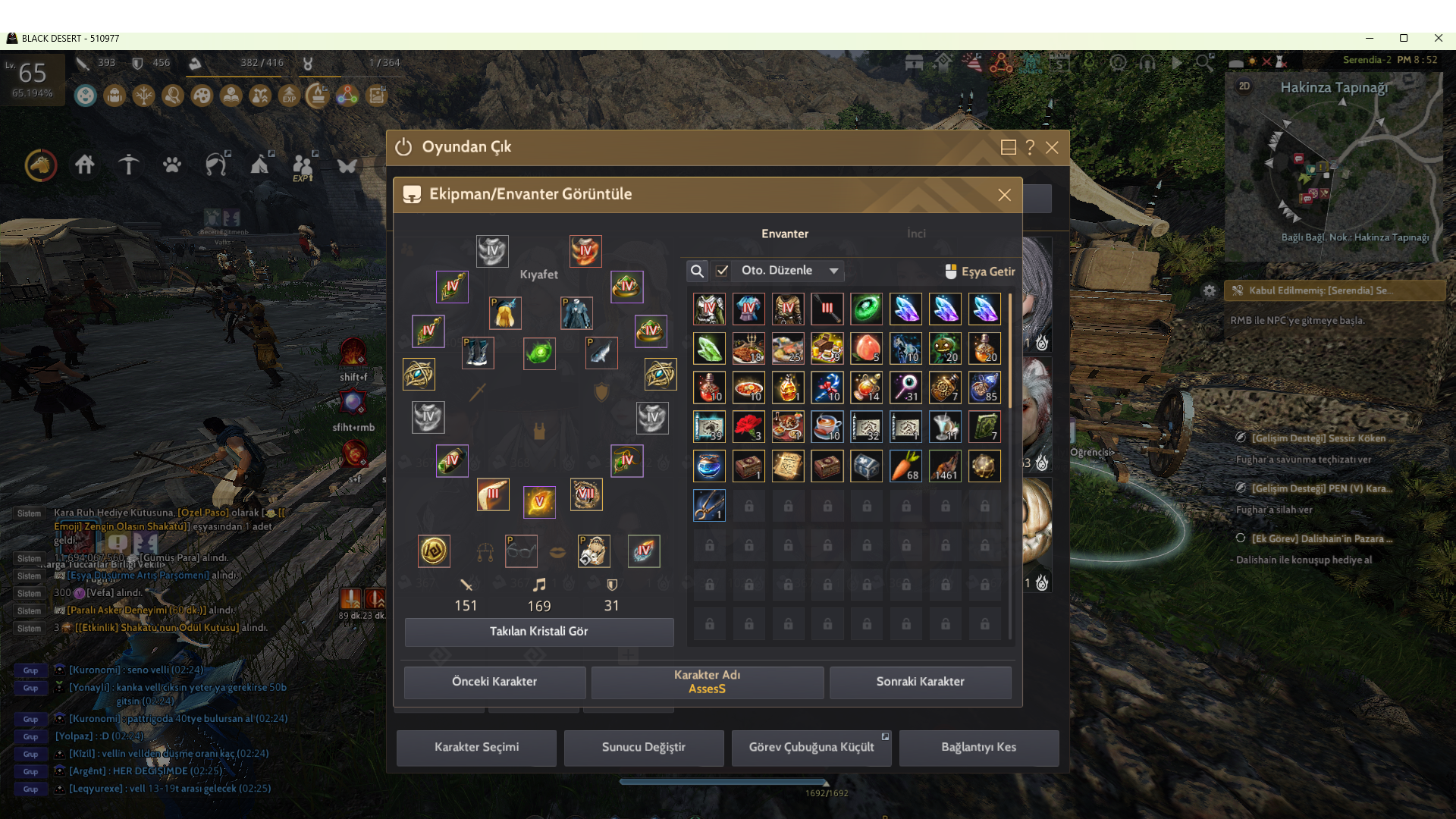Toggle the Oto. Düzenle checkbox
The height and width of the screenshot is (819, 1456).
[x=722, y=271]
